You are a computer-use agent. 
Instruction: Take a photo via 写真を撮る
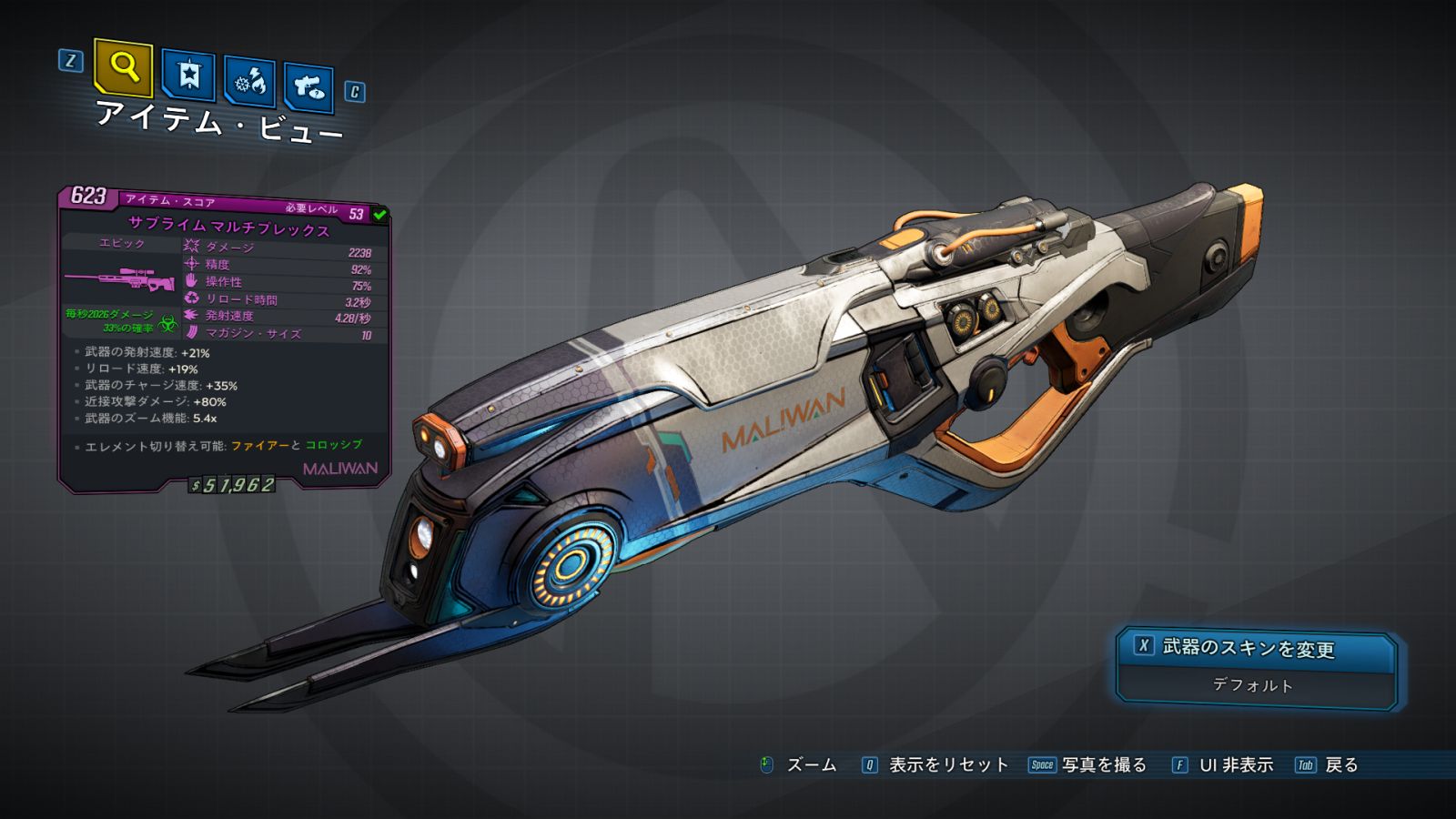coord(1103,765)
